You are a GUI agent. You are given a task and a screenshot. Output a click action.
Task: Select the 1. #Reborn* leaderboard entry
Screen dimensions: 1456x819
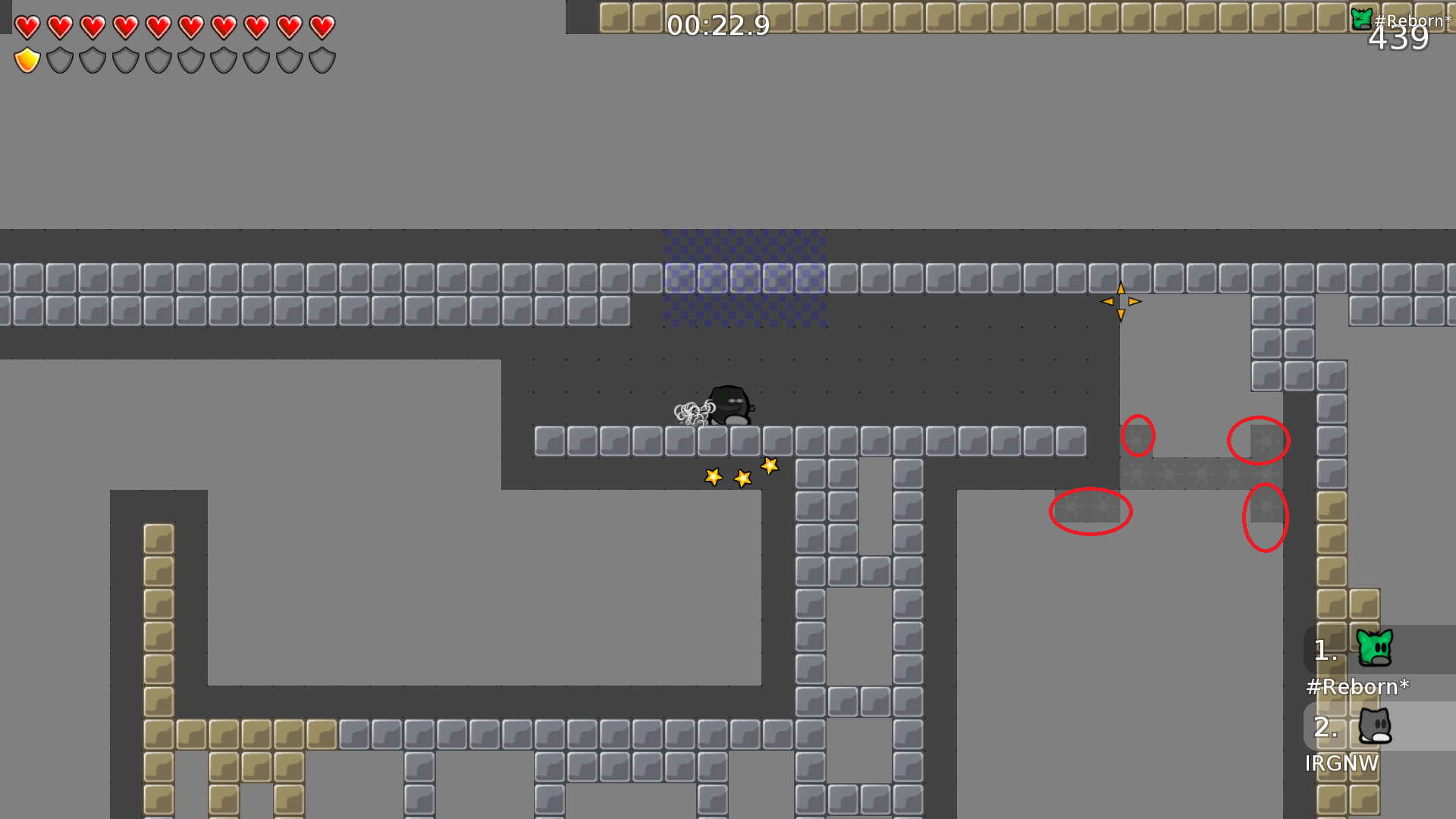(x=1358, y=660)
